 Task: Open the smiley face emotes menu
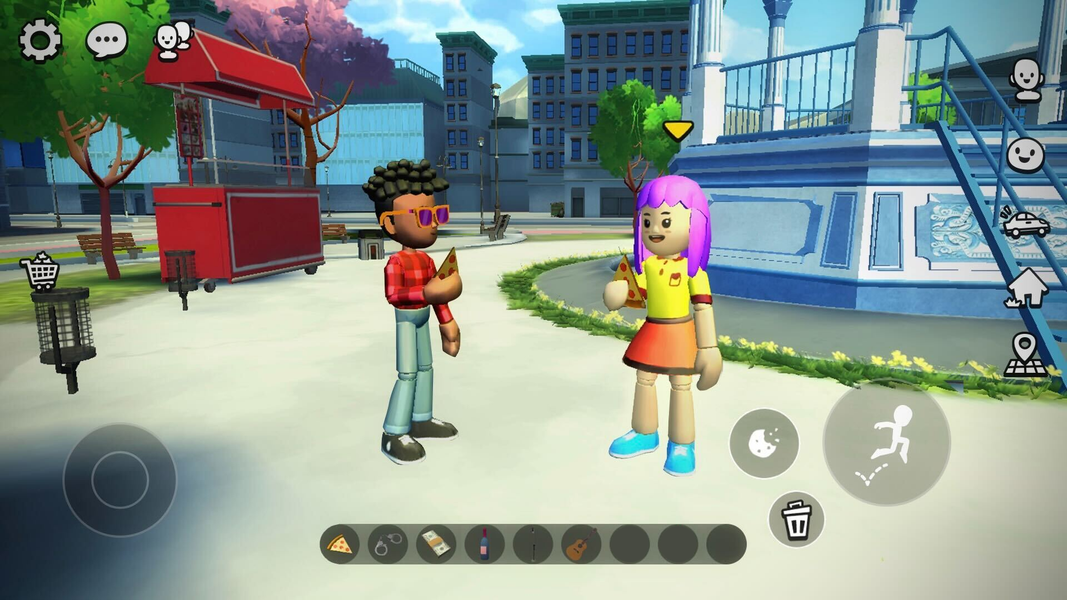[1025, 154]
